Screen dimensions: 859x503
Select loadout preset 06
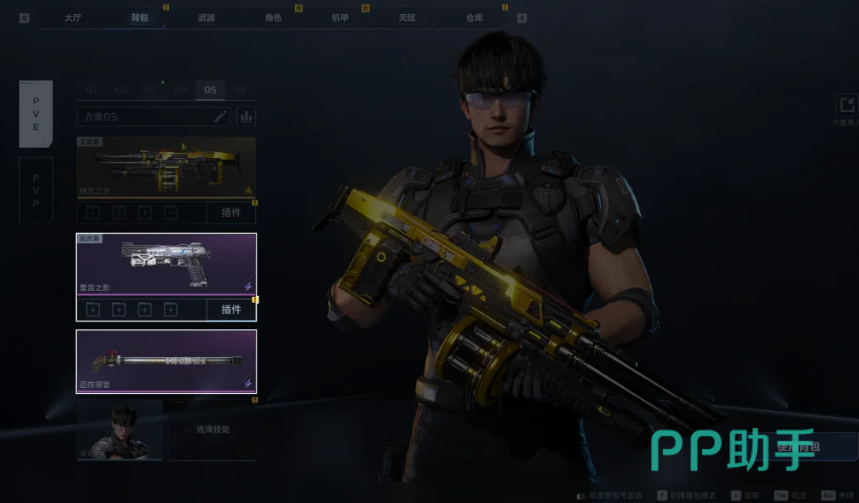click(240, 90)
